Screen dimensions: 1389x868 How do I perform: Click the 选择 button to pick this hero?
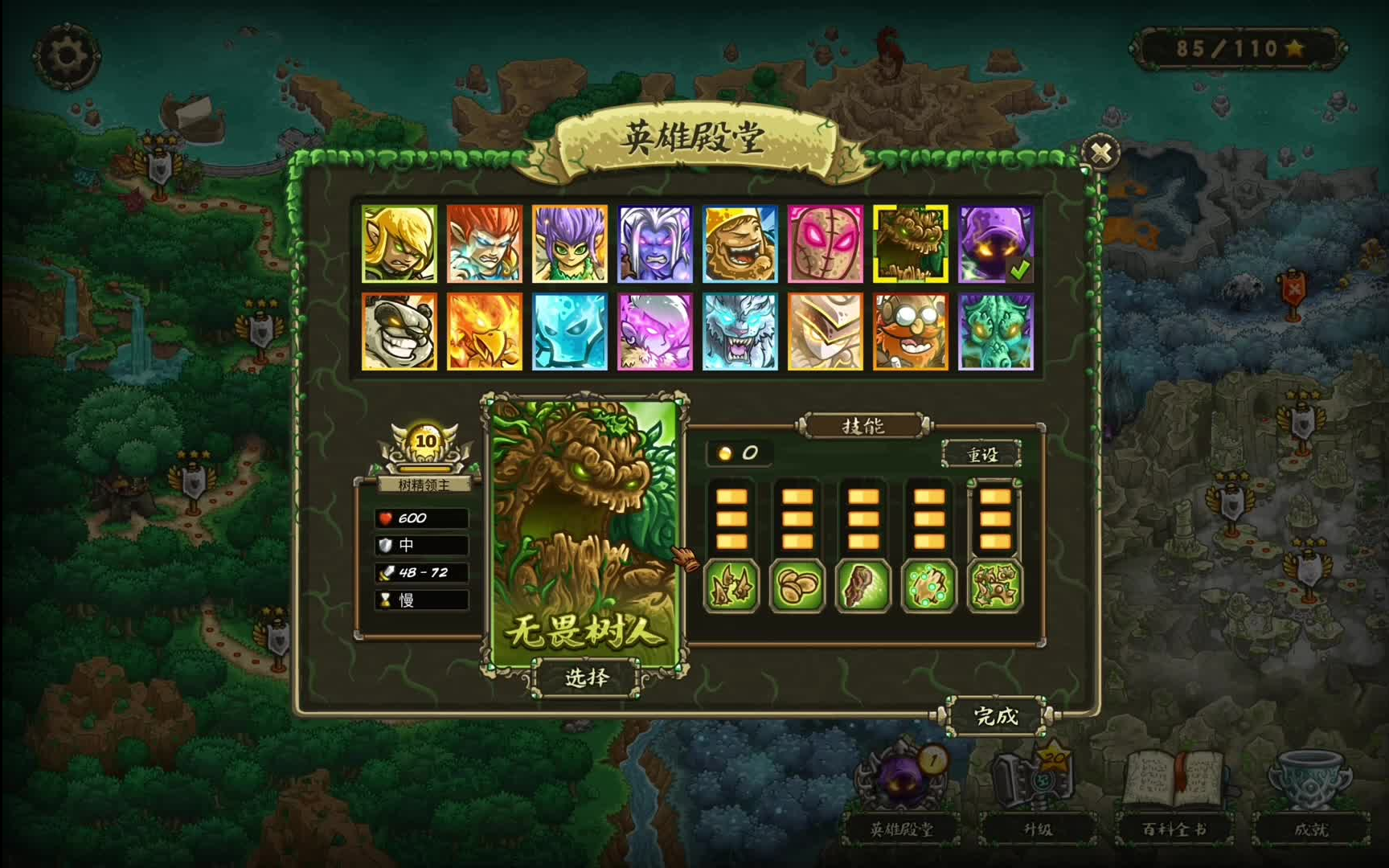586,678
